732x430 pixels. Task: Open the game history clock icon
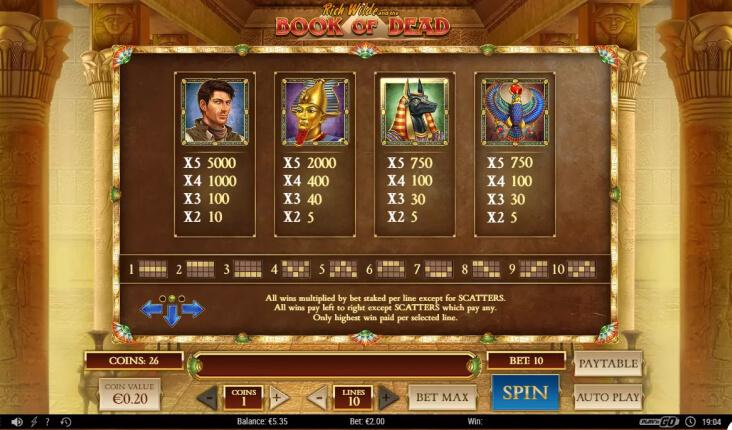click(66, 422)
